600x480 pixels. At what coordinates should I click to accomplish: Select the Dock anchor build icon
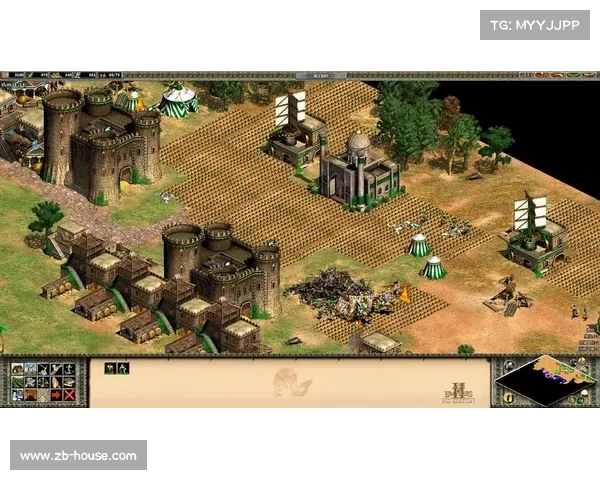coord(69,369)
